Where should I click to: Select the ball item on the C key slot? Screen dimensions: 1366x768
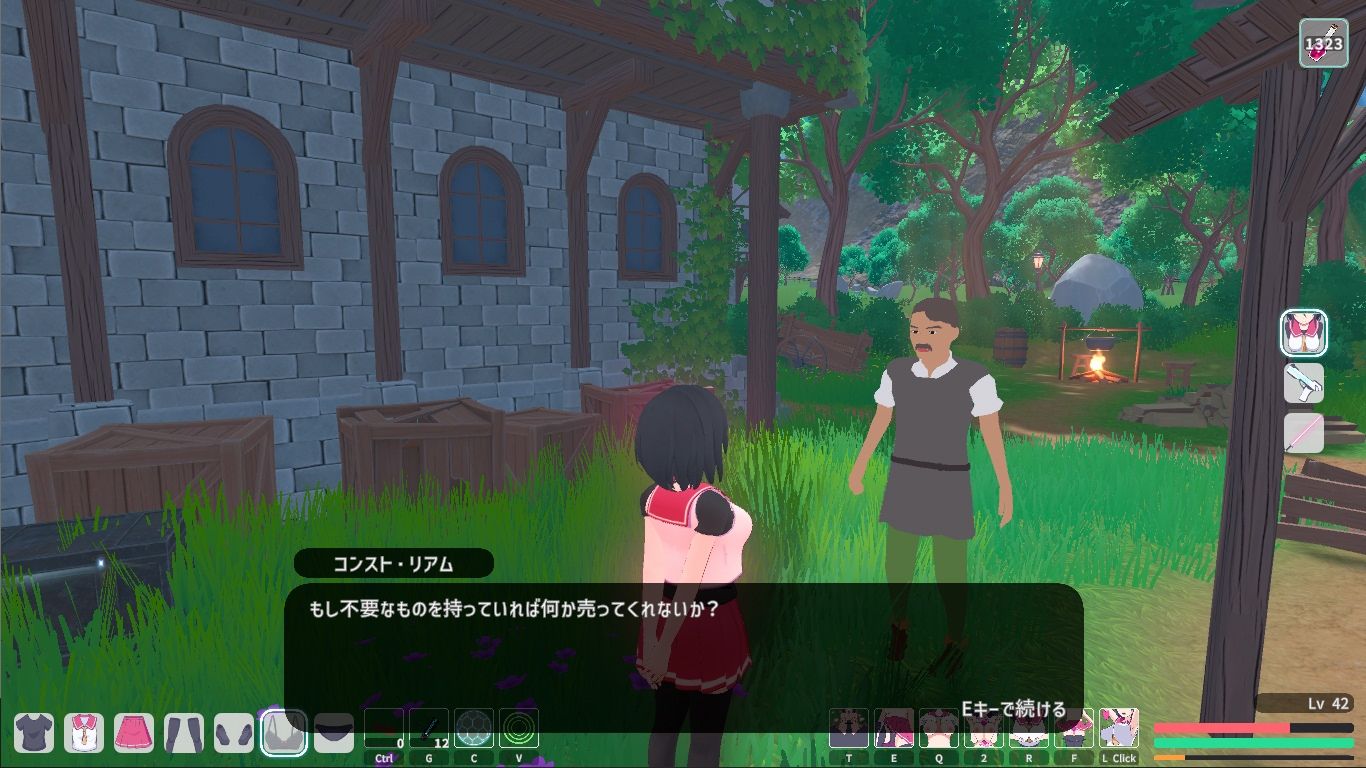(x=473, y=728)
